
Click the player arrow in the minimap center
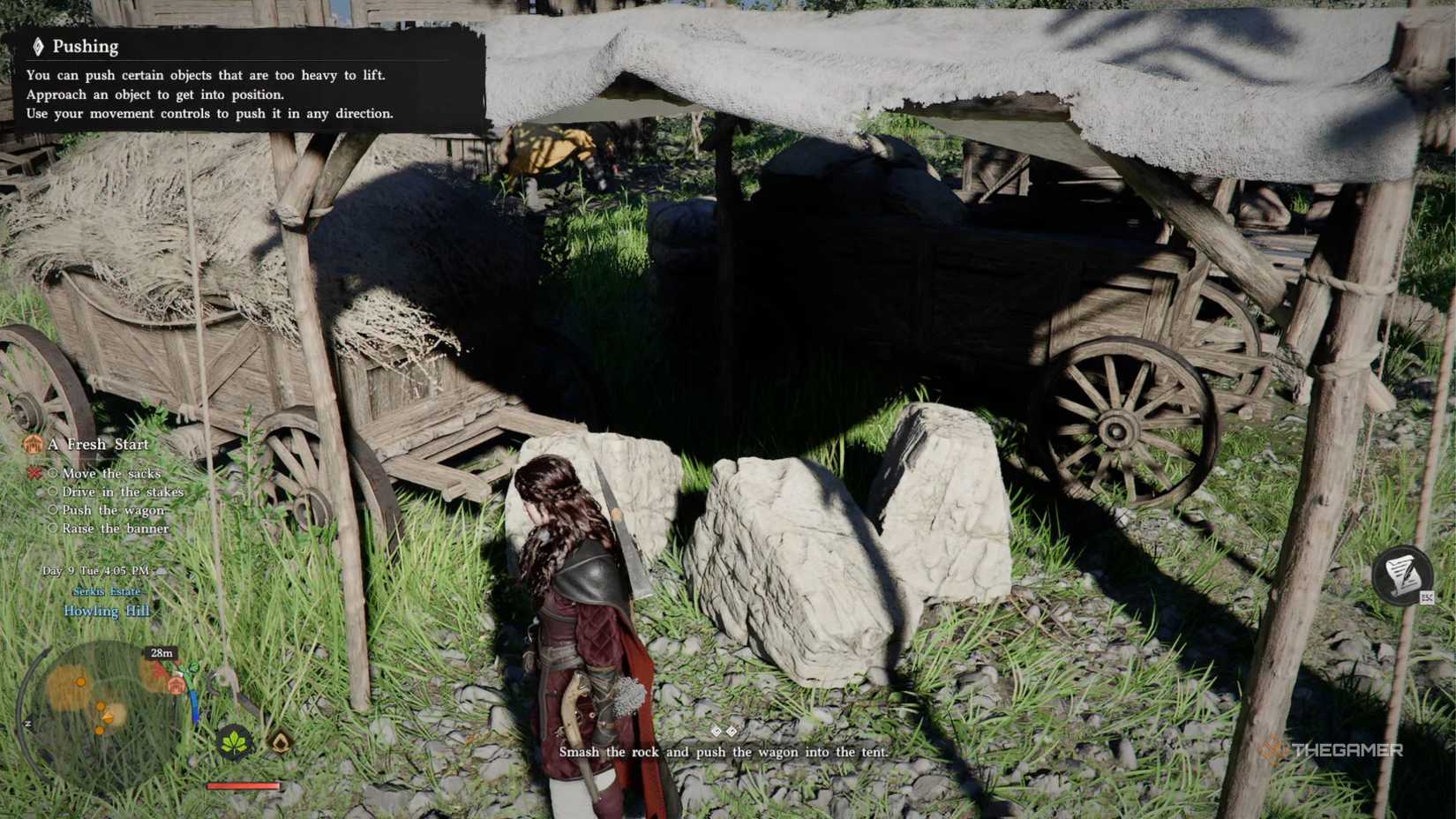pos(107,717)
